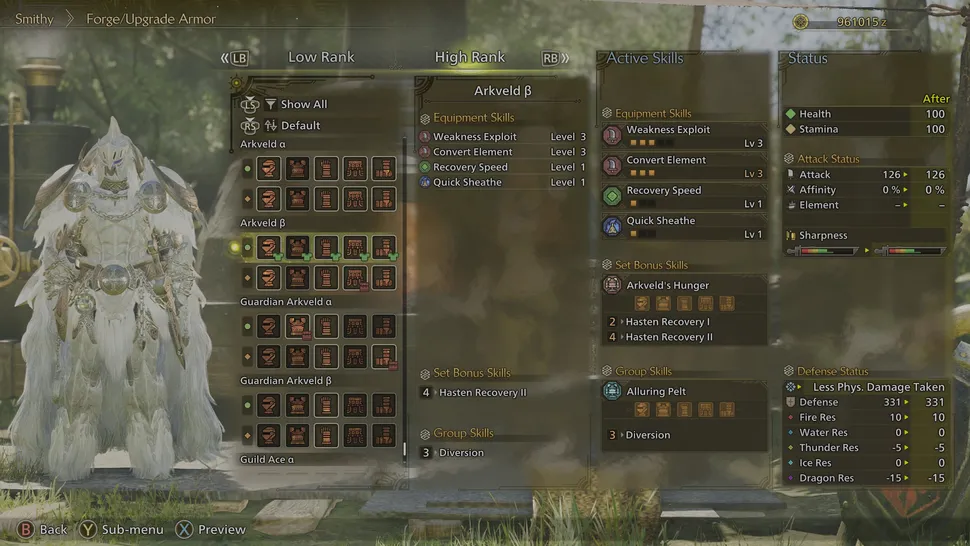Switch to the High Rank tab

[470, 57]
